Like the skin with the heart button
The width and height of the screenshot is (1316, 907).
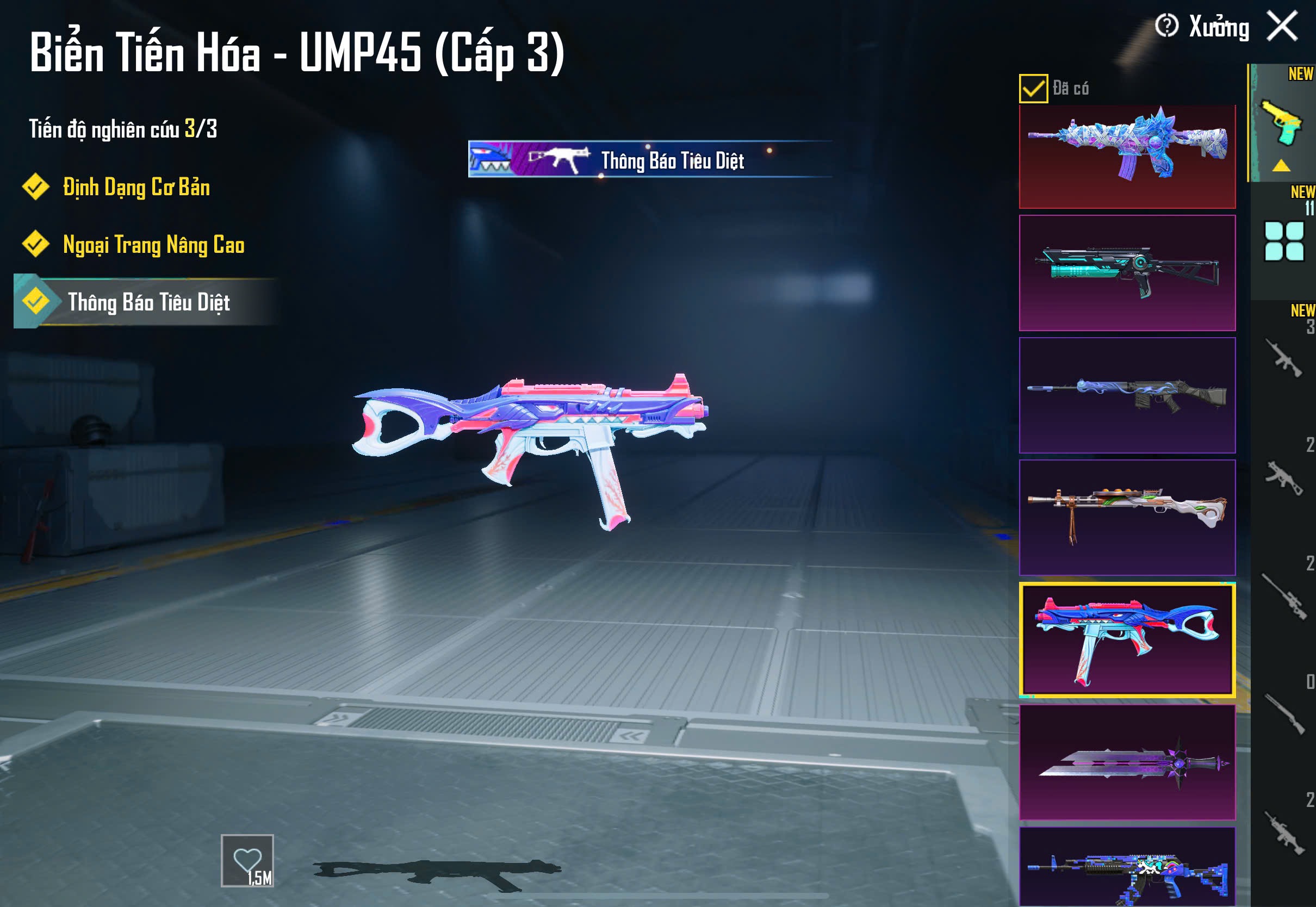pos(247,860)
